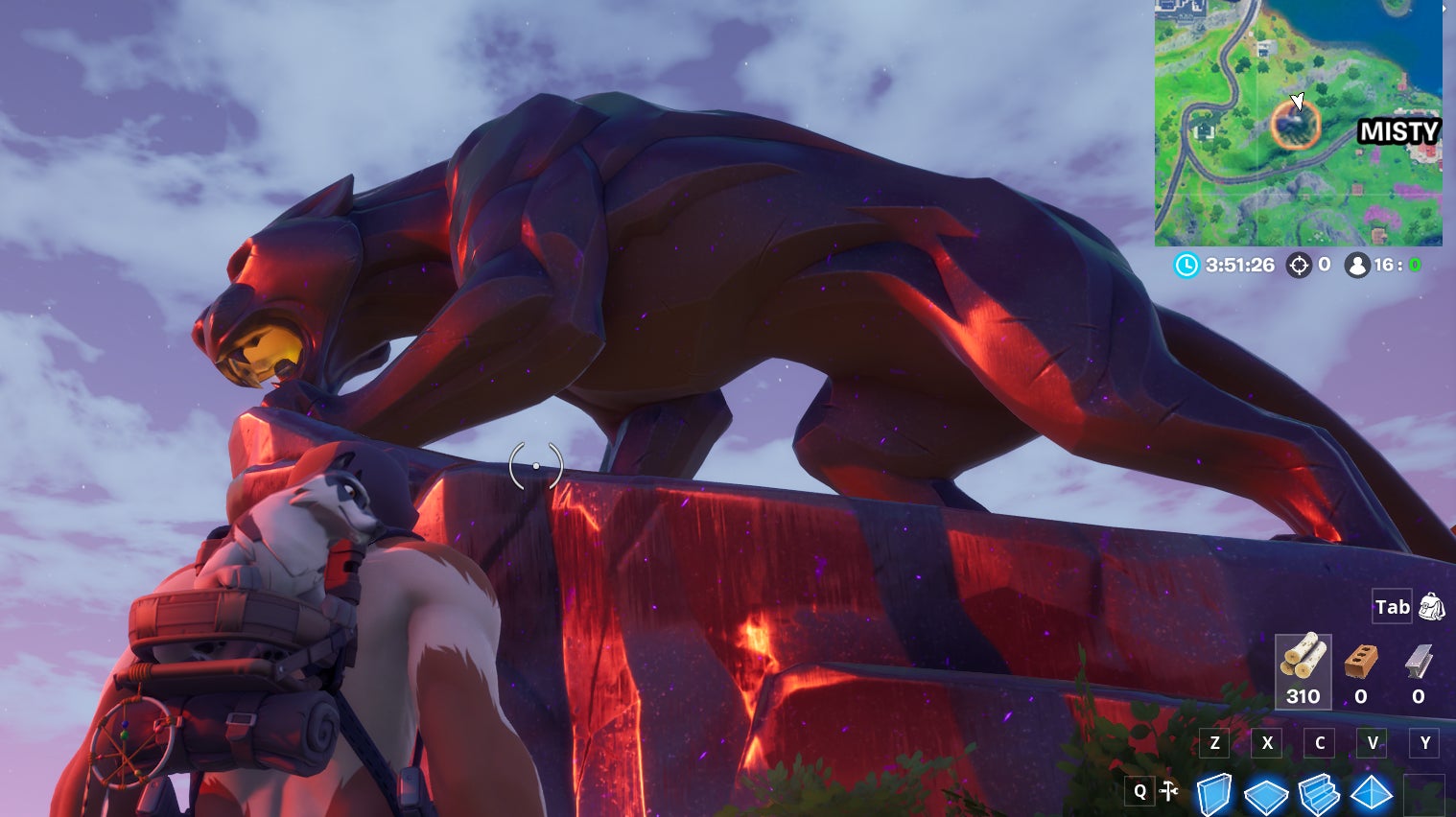
Task: Select weapon slot Y
Action: point(1424,743)
